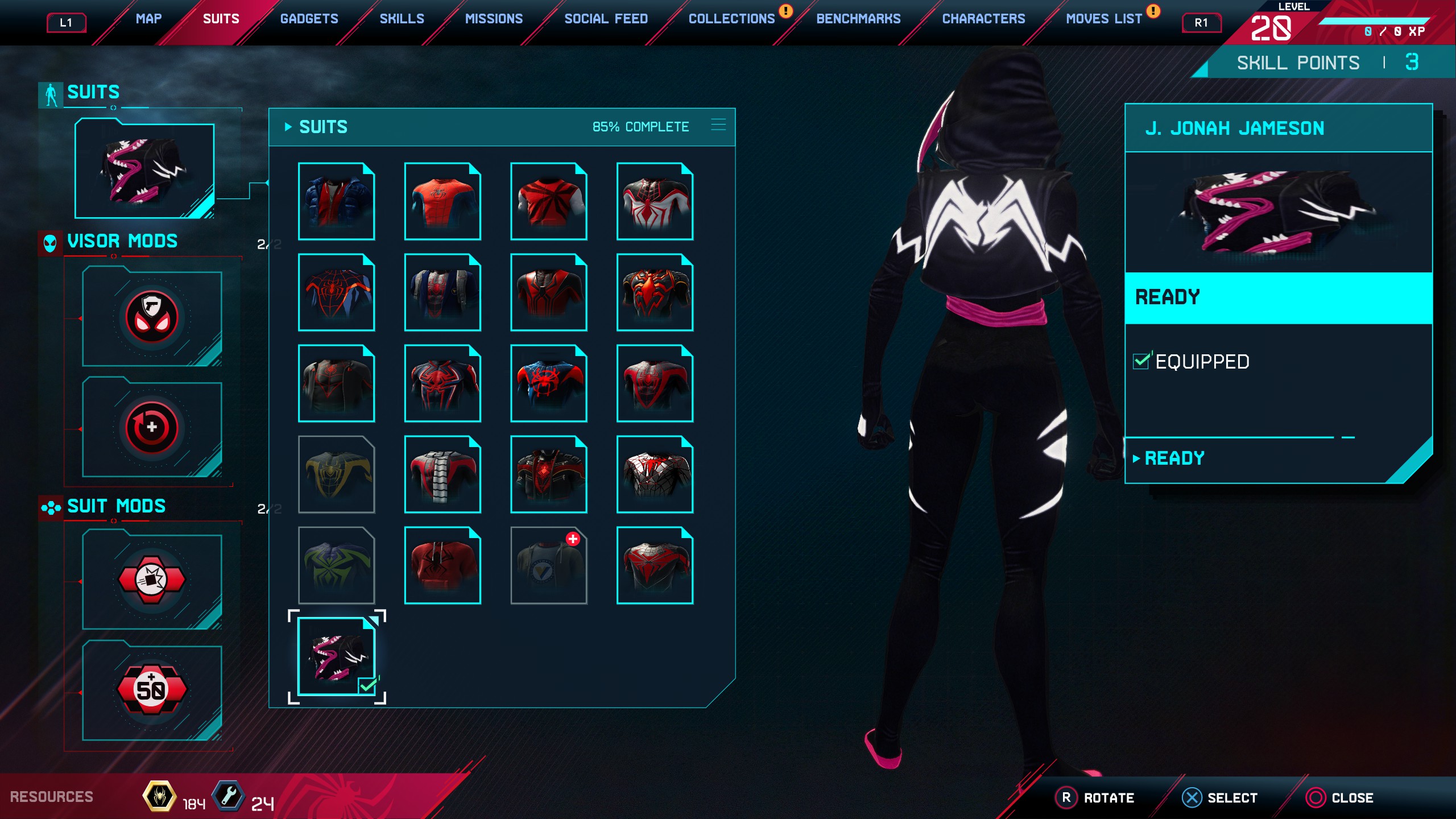Open the circular arrow plus visor mod slot
The height and width of the screenshot is (819, 1456).
click(x=152, y=428)
